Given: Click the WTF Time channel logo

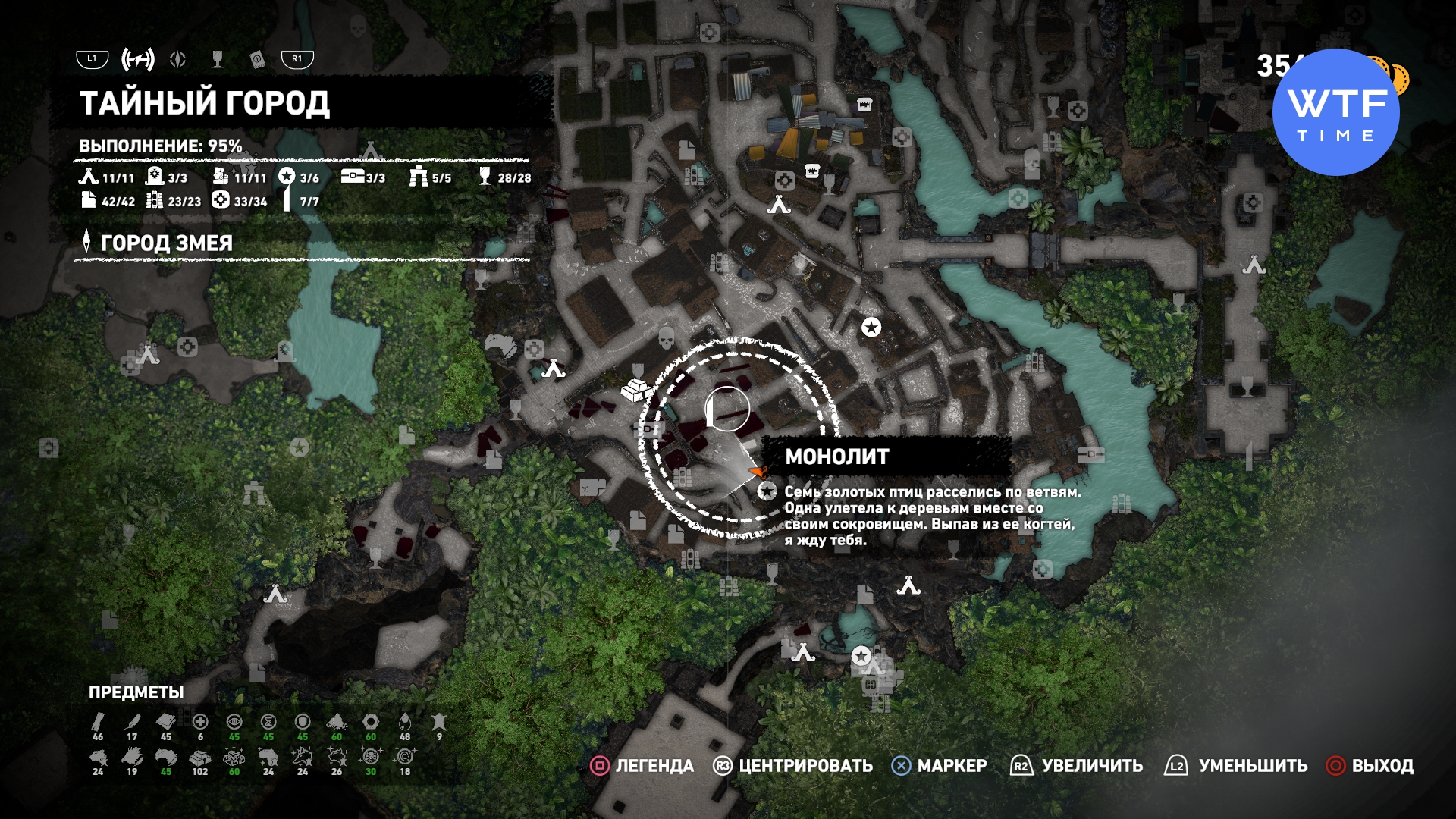Looking at the screenshot, I should 1335,112.
